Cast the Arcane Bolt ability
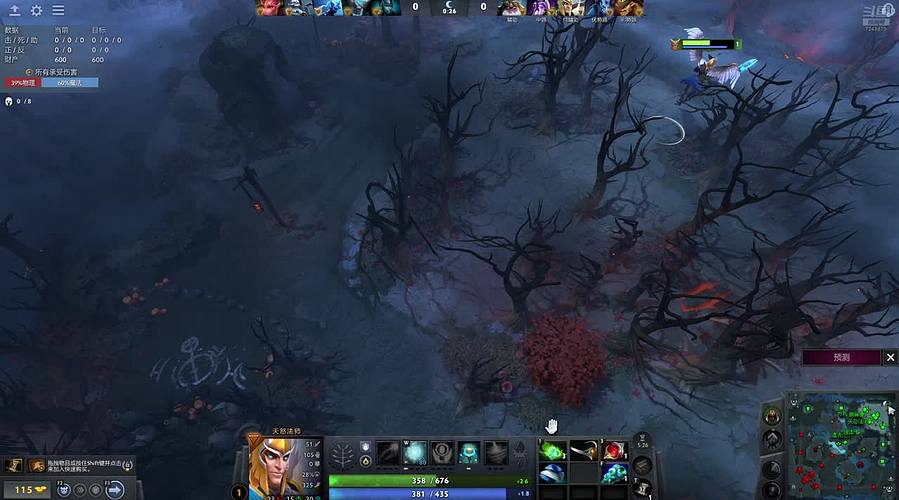This screenshot has width=899, height=500. click(x=388, y=453)
